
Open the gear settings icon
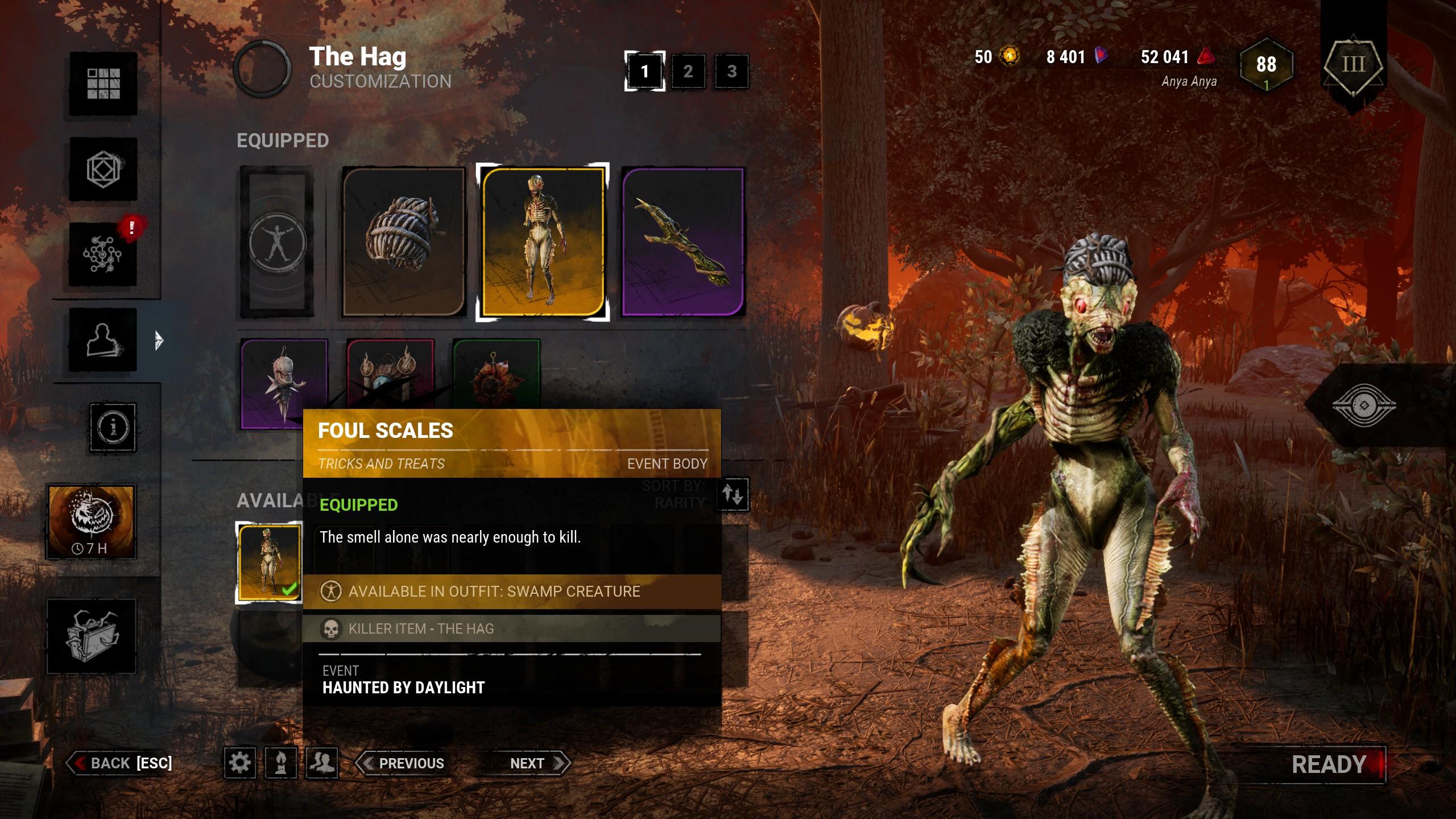[239, 763]
